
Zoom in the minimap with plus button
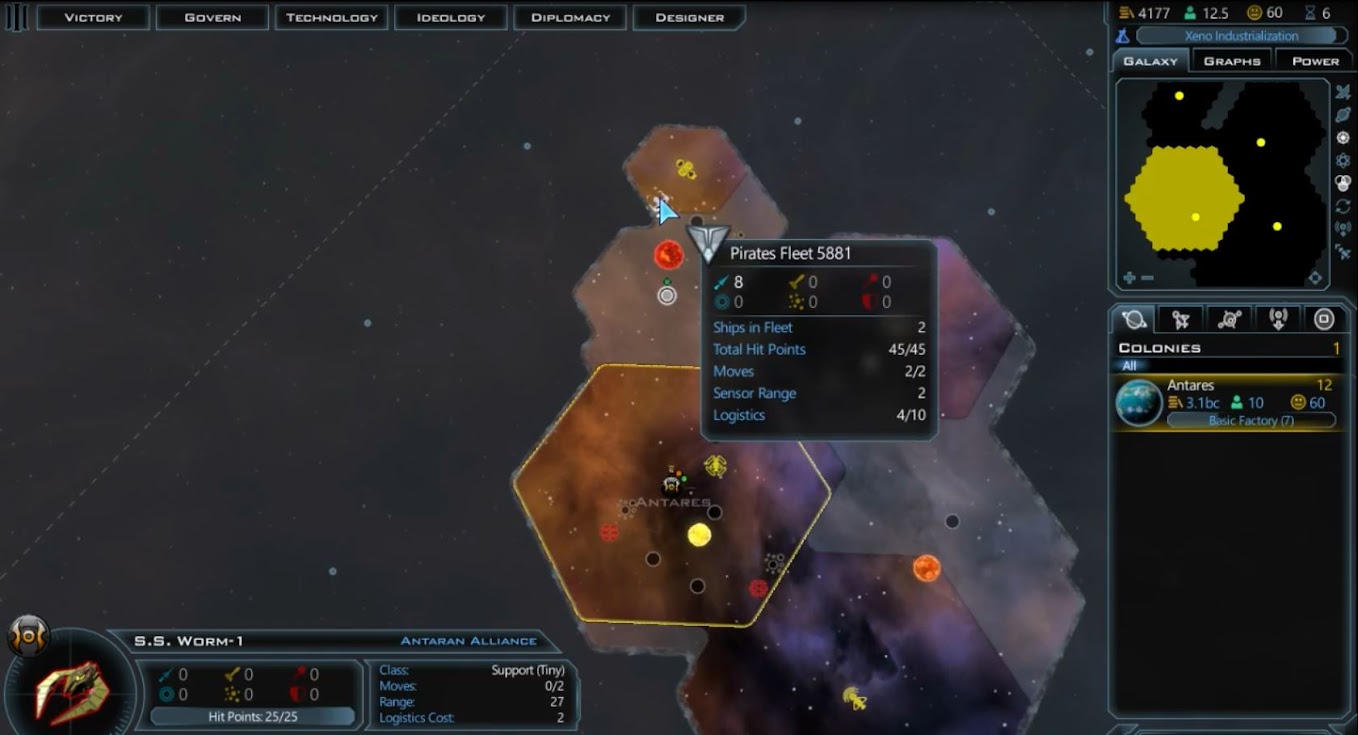(1130, 278)
